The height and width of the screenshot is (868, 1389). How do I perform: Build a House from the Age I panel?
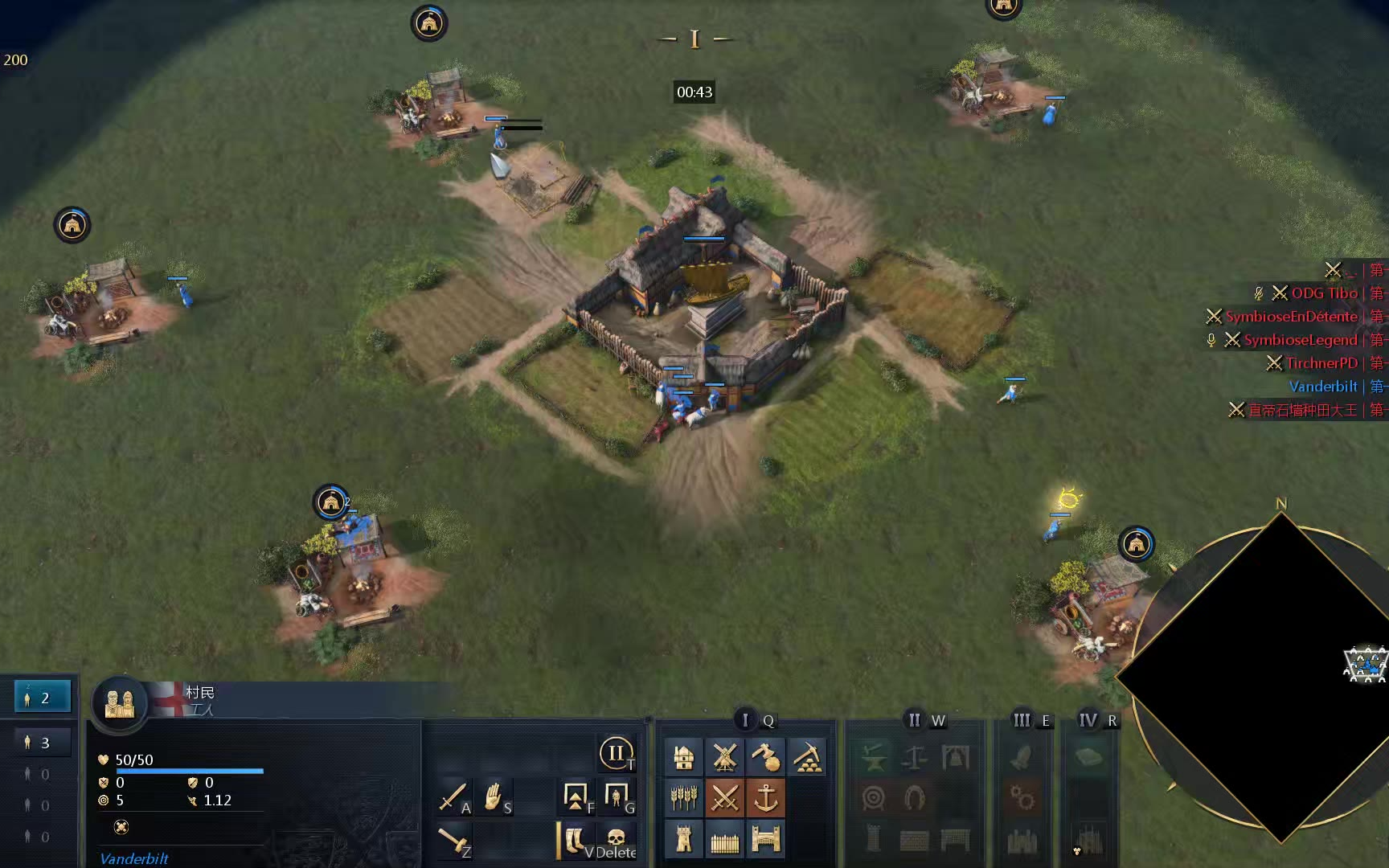[683, 758]
